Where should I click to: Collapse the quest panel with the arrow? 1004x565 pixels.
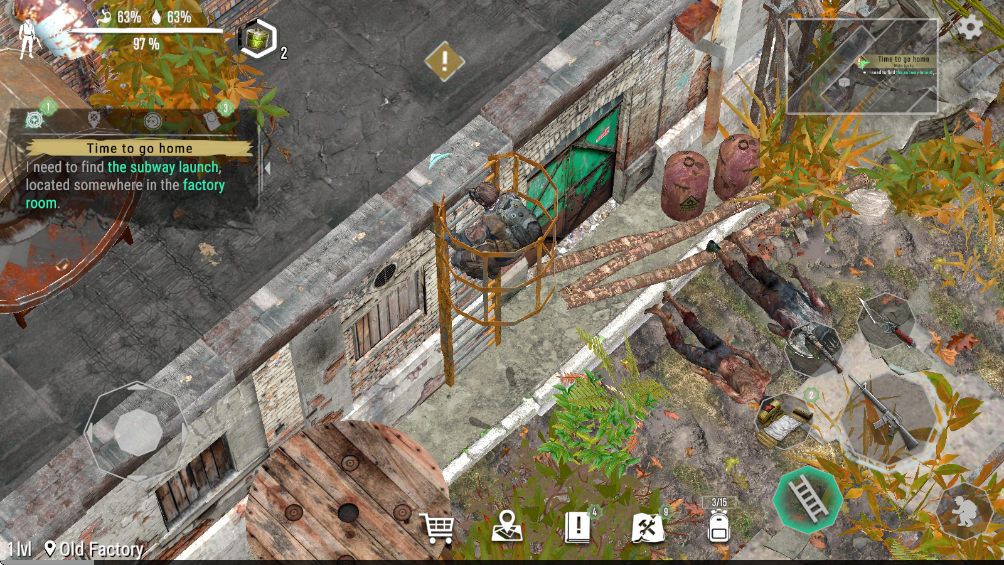tap(266, 168)
